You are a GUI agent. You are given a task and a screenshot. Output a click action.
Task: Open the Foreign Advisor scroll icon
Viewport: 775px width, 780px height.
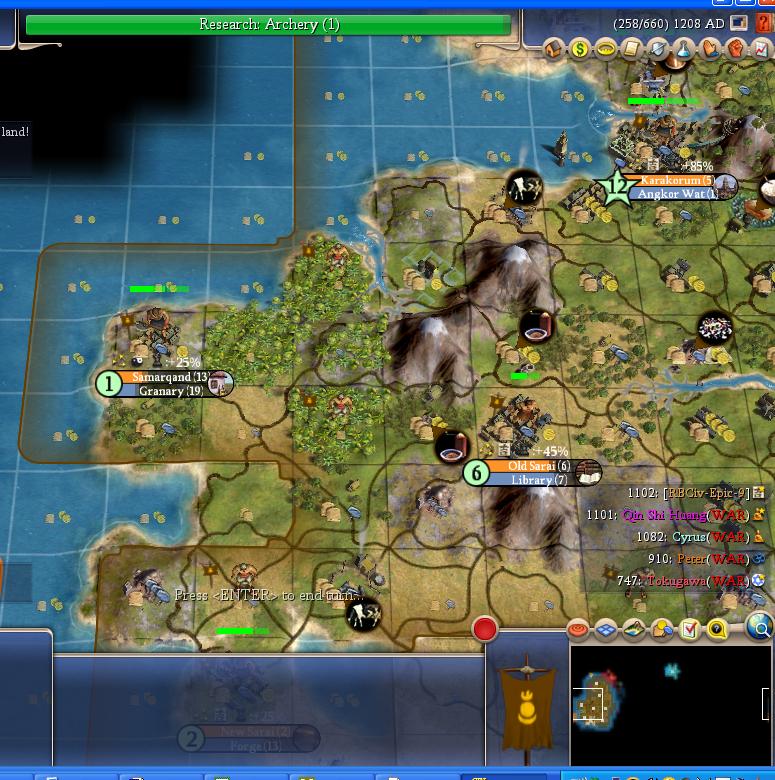pos(631,48)
